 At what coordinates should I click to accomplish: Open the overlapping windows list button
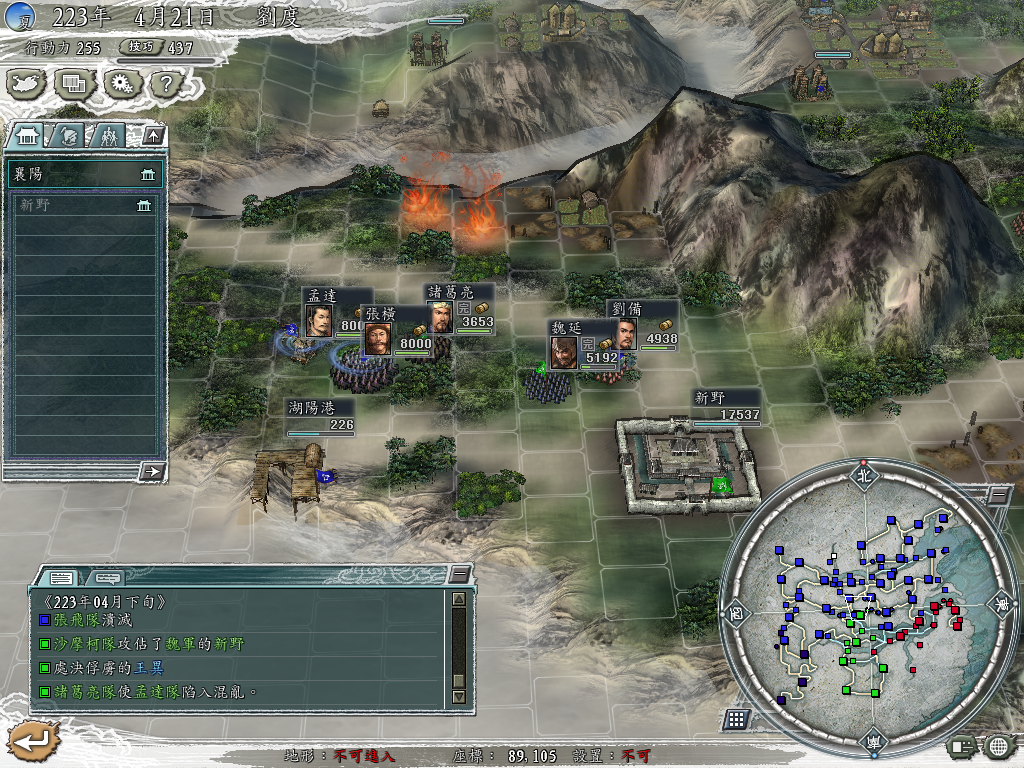pyautogui.click(x=74, y=84)
